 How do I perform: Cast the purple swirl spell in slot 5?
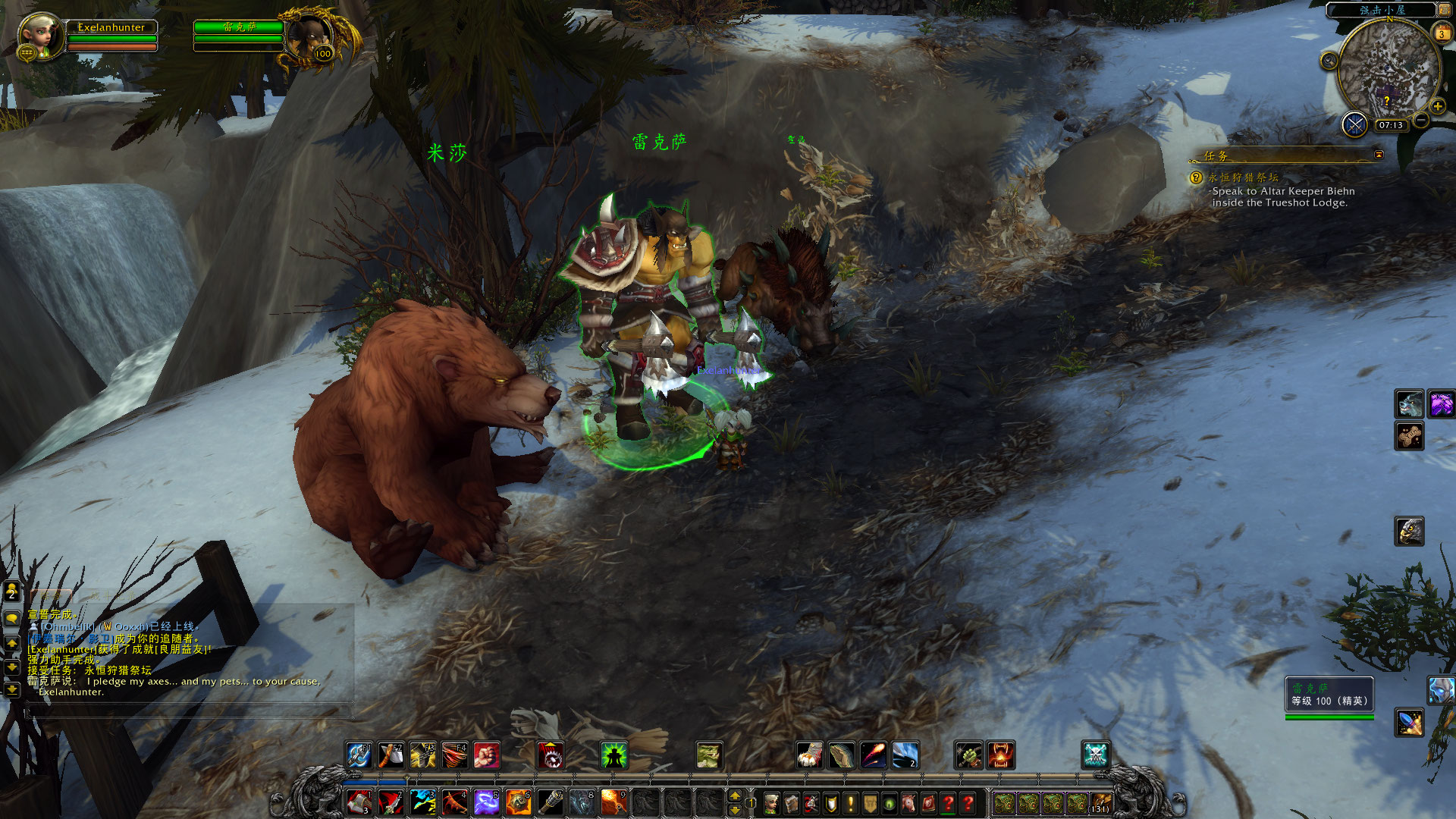click(x=486, y=802)
